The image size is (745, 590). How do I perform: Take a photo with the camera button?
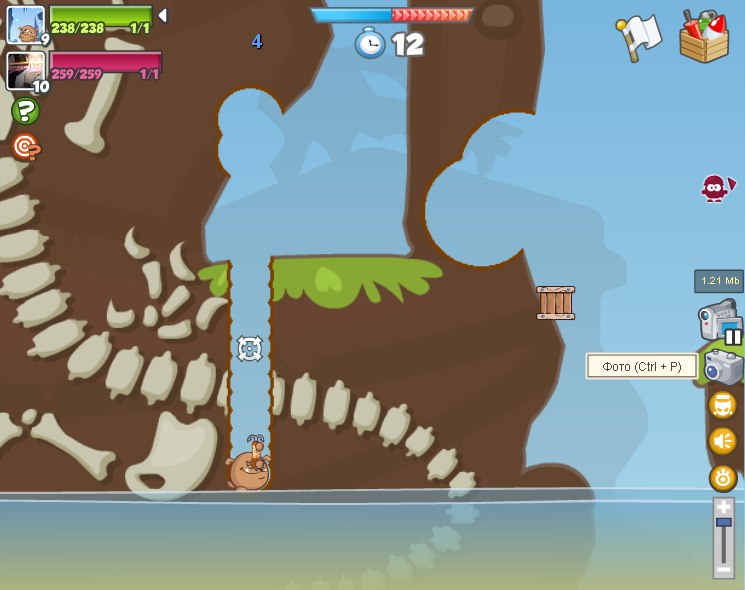pos(723,367)
